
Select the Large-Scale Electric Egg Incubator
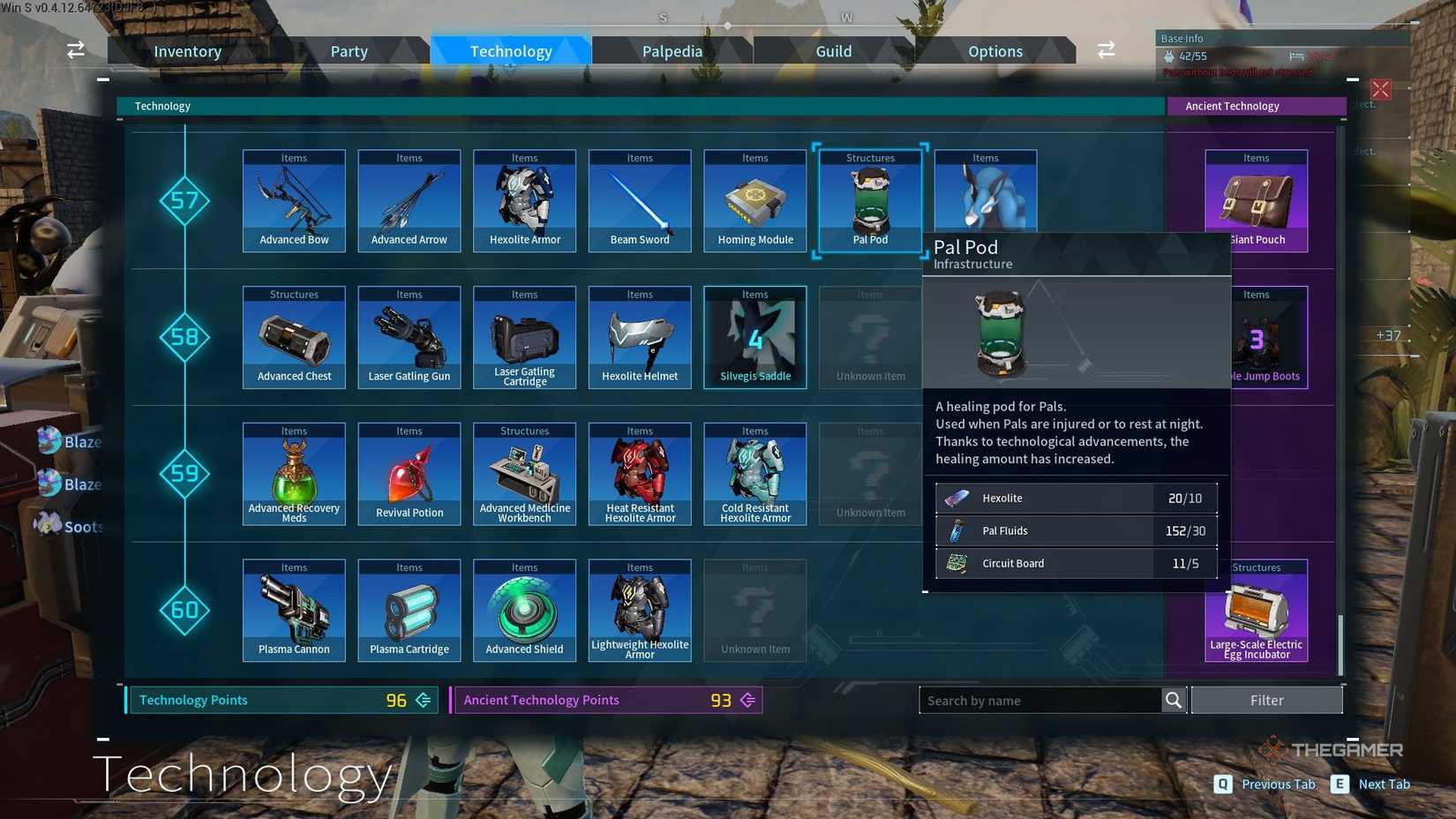click(x=1256, y=609)
